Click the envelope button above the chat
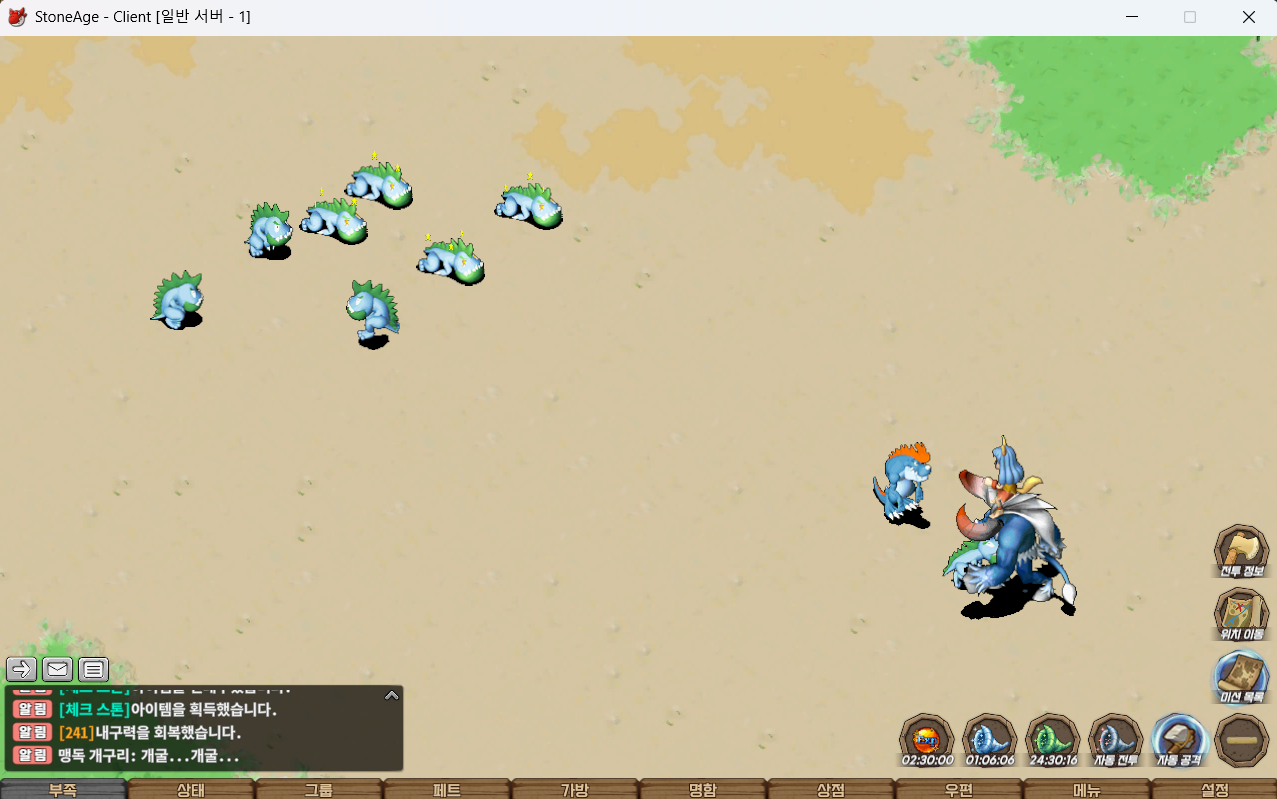Image resolution: width=1277 pixels, height=799 pixels. tap(57, 669)
